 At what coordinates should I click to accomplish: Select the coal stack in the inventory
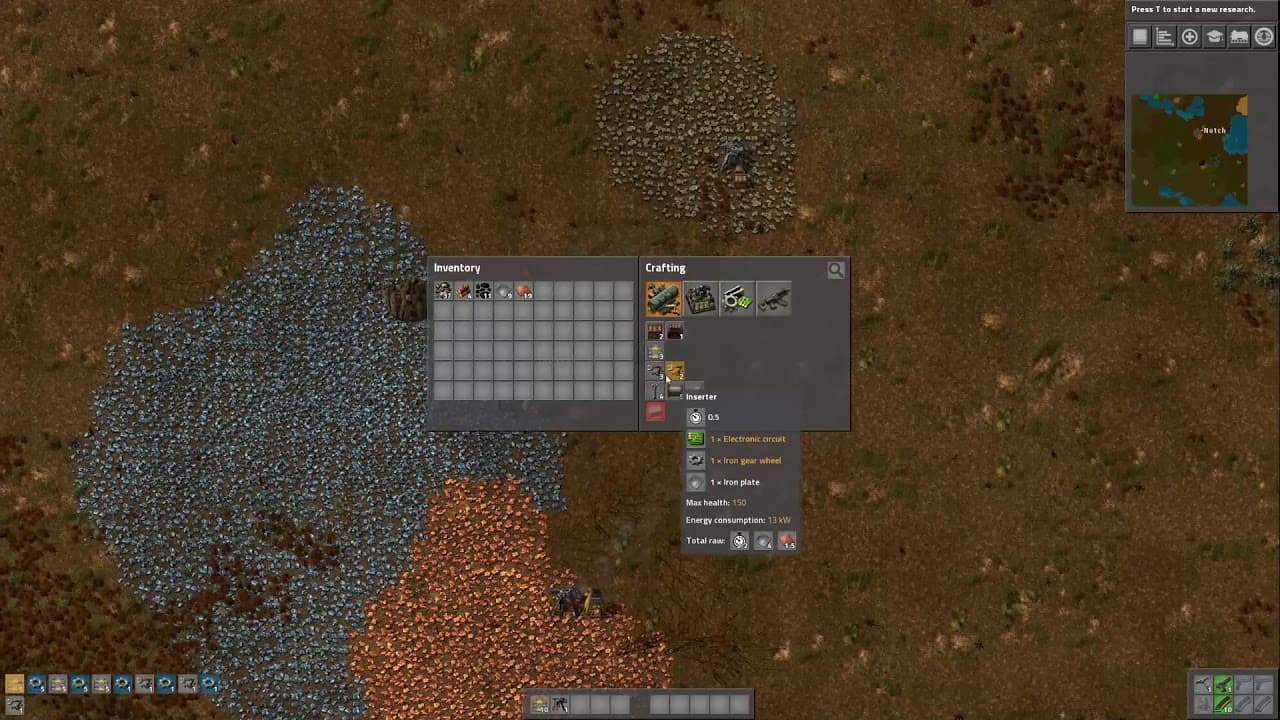click(483, 291)
